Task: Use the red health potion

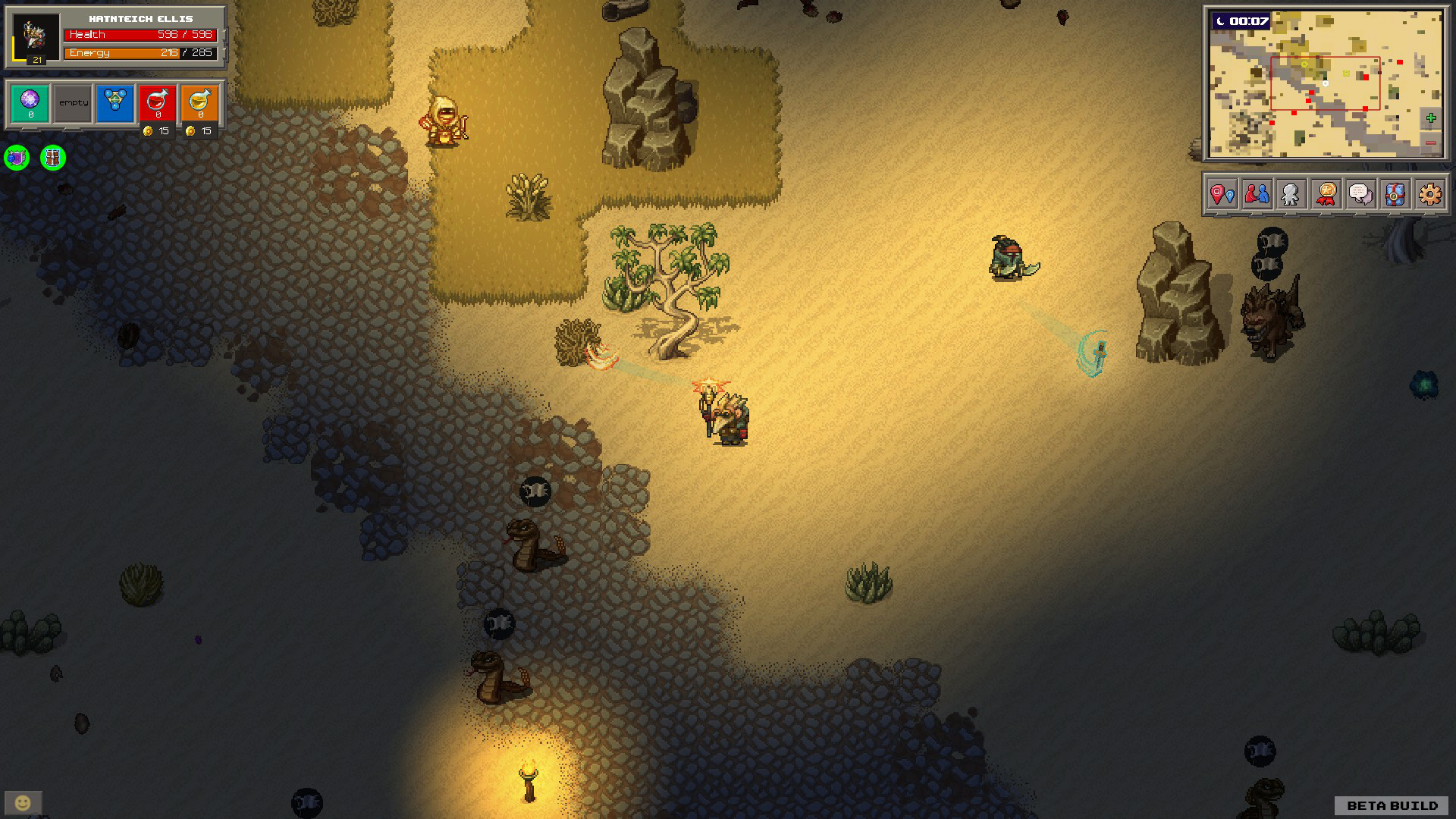Action: tap(158, 101)
